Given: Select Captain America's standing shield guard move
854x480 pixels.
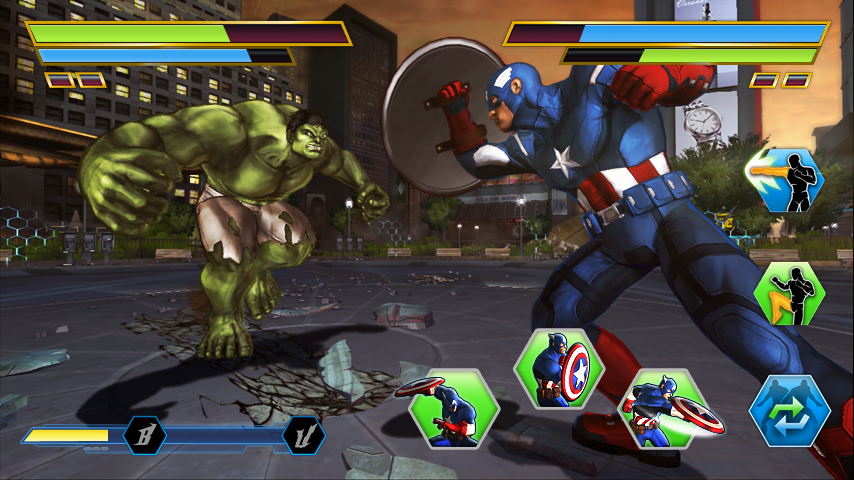Looking at the screenshot, I should [x=559, y=368].
